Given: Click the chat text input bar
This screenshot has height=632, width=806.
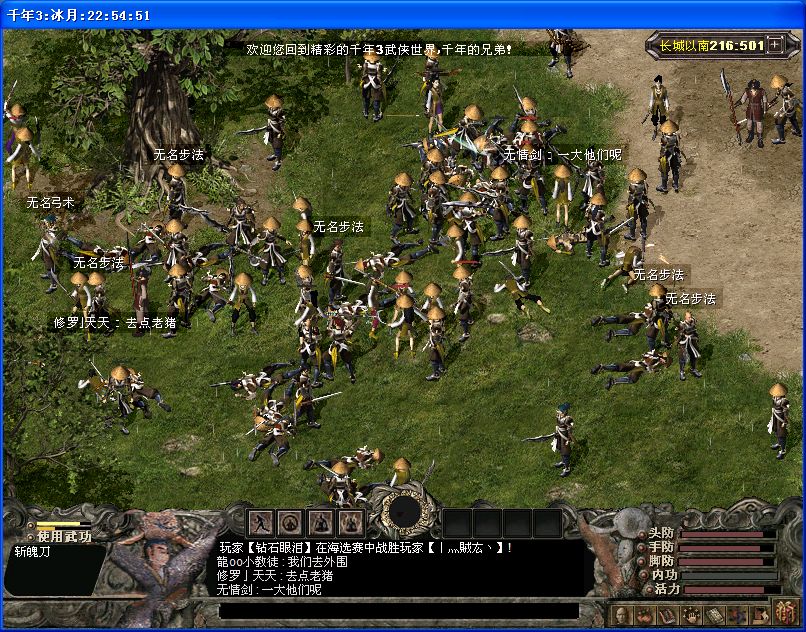Looking at the screenshot, I should click(398, 610).
